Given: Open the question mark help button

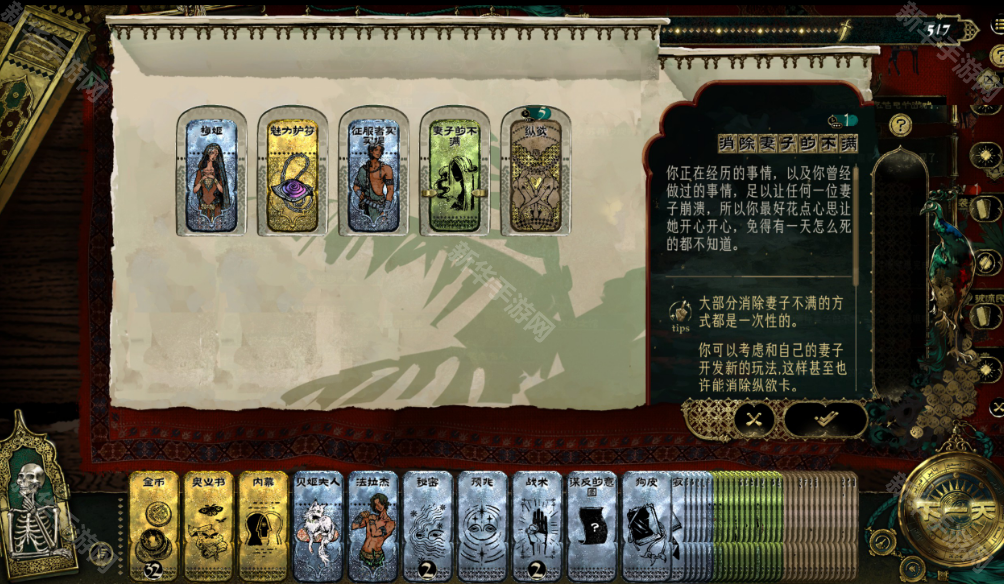Looking at the screenshot, I should pos(901,125).
